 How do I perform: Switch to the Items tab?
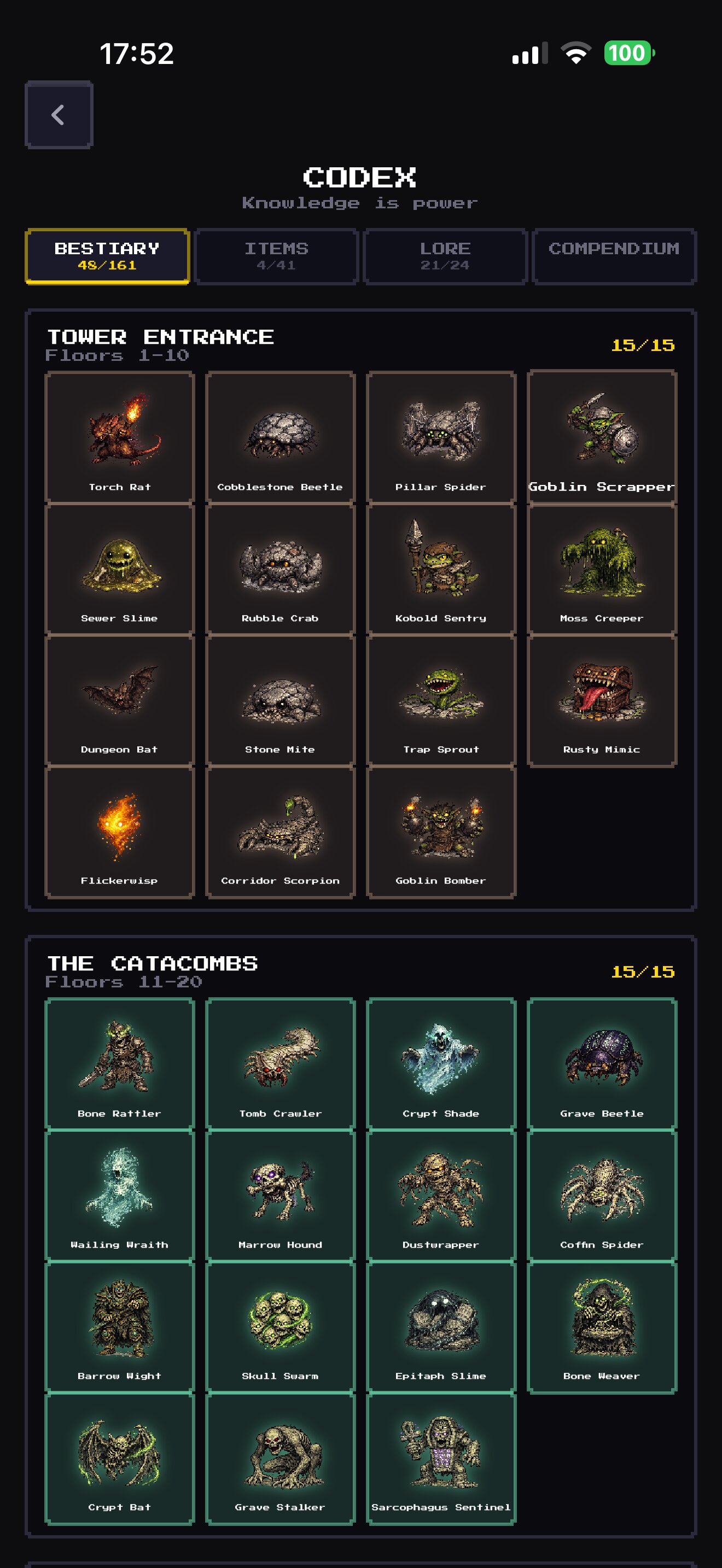pos(276,256)
